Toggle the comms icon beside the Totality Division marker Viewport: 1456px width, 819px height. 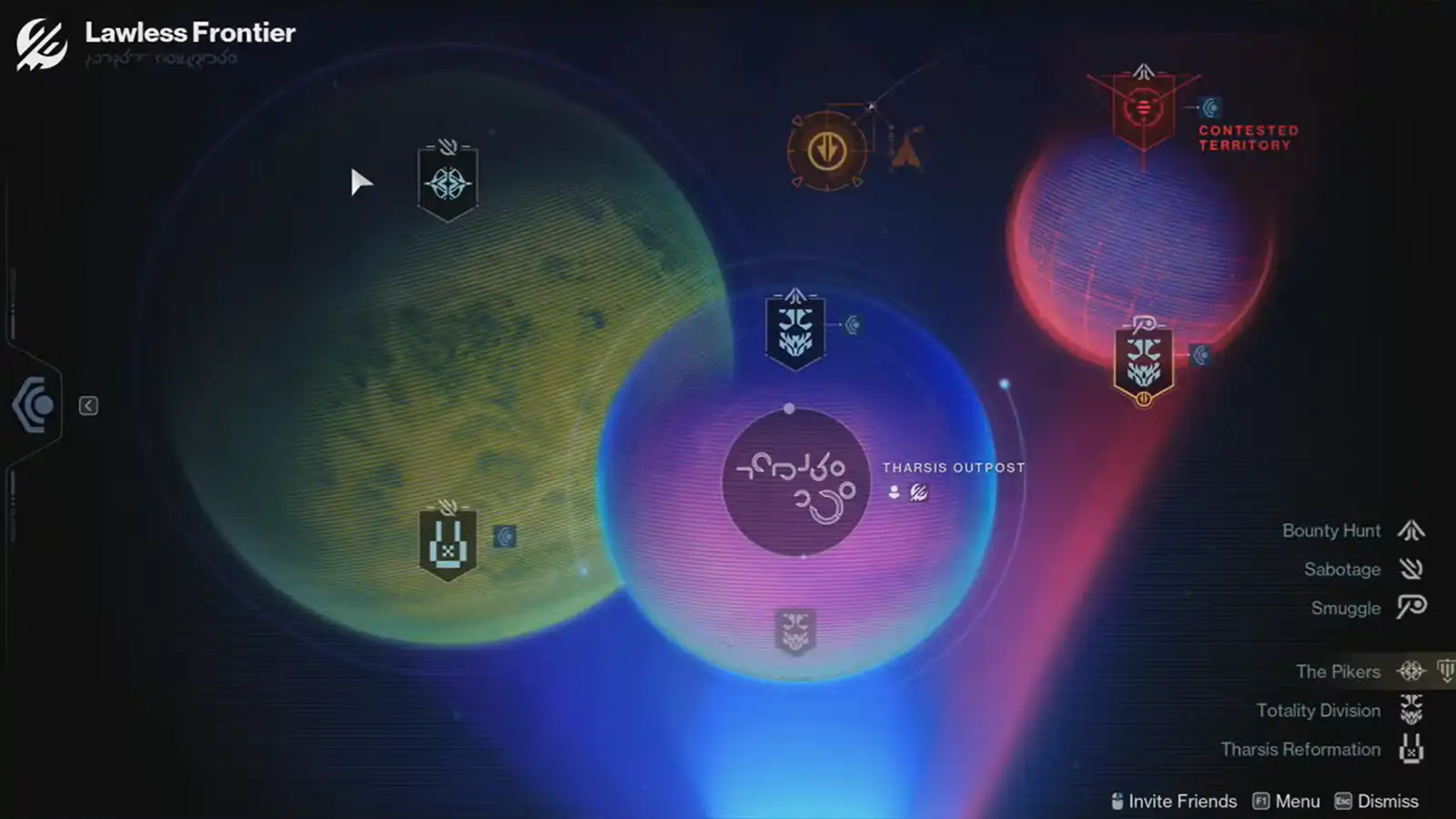(854, 323)
